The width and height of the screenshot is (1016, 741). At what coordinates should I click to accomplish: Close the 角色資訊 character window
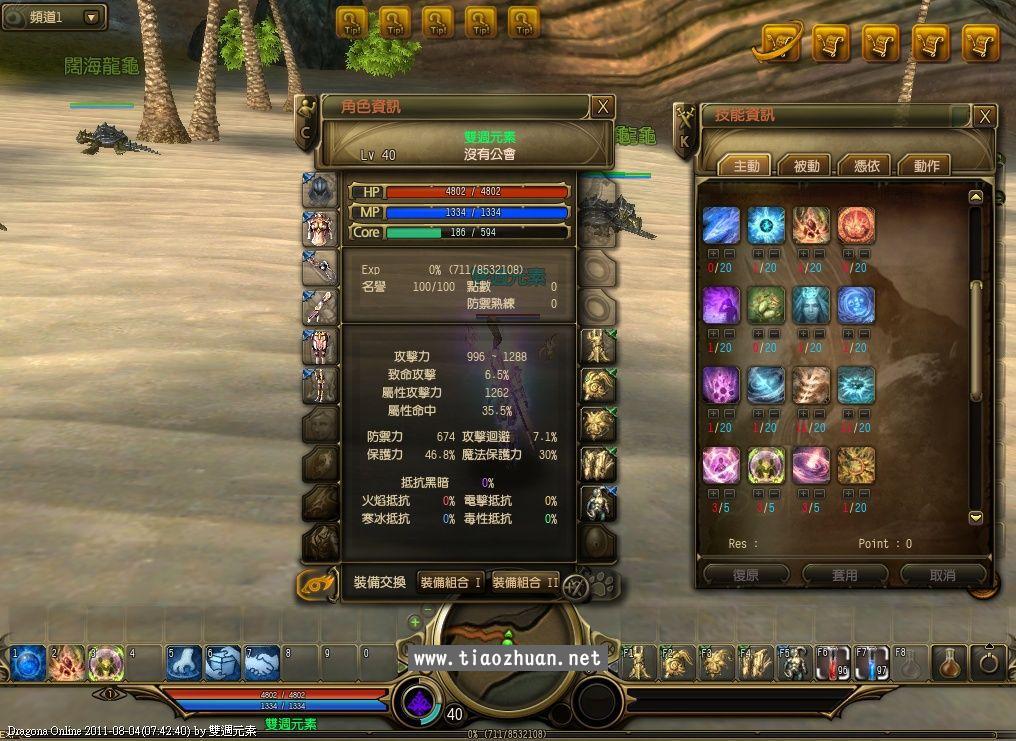[602, 107]
